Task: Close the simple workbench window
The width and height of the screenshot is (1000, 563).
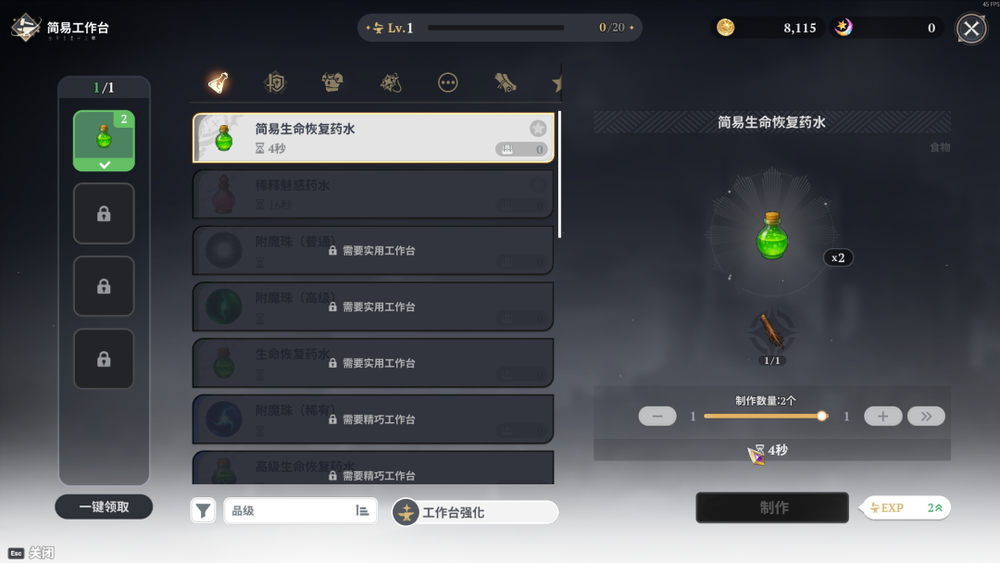Action: coord(970,28)
